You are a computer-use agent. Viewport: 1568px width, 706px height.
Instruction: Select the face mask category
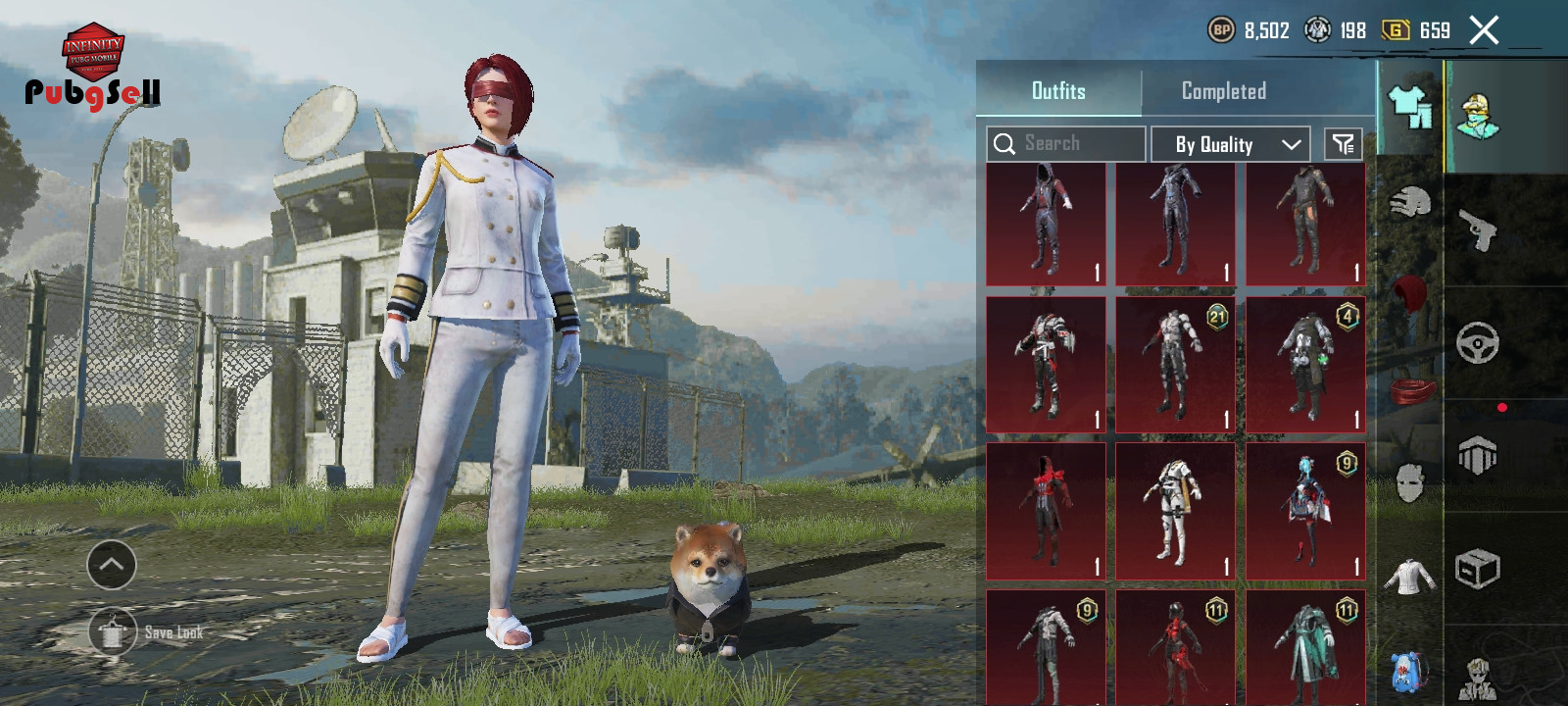pyautogui.click(x=1410, y=482)
